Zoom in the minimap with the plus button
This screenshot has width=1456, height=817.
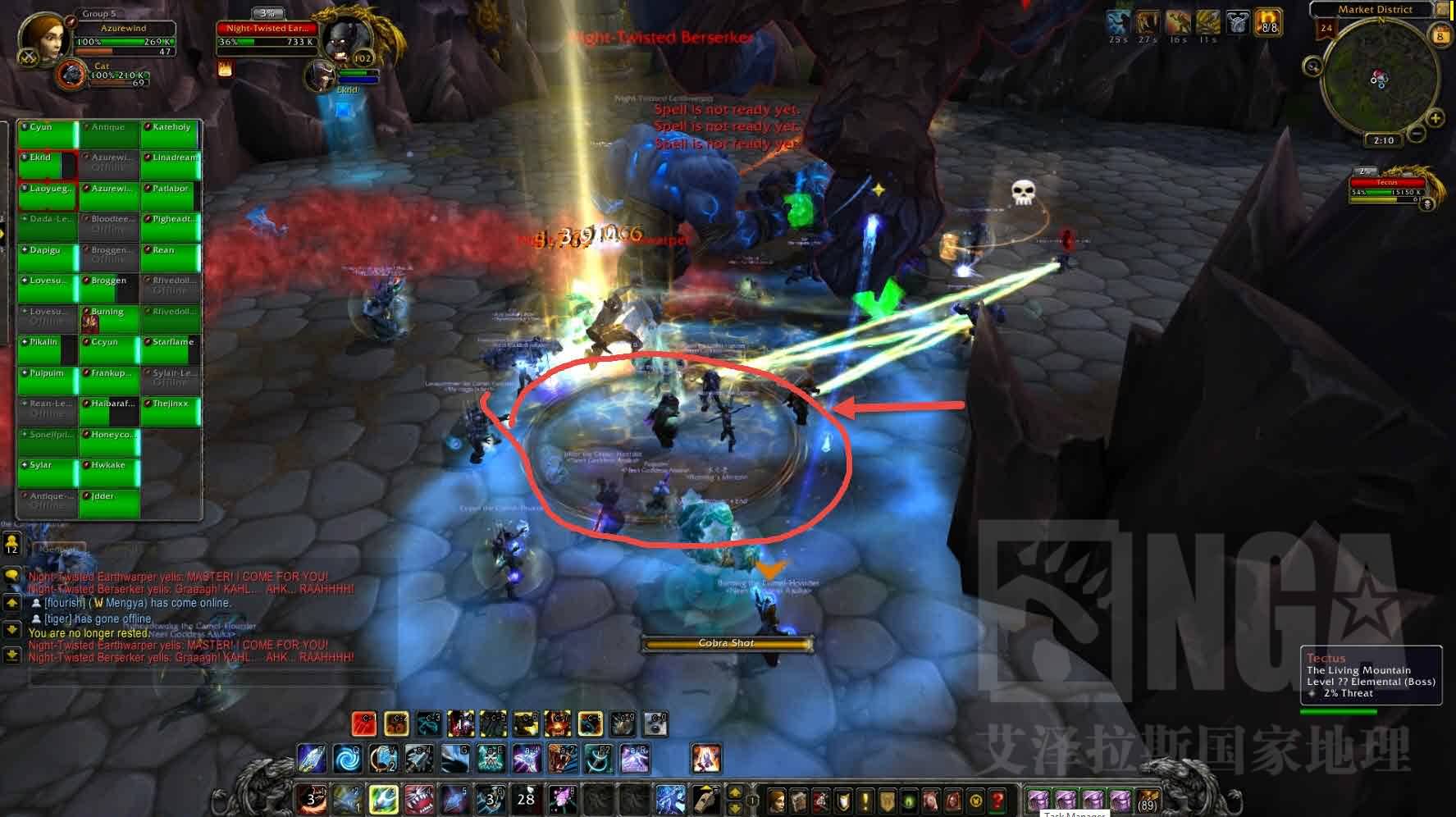[1435, 118]
